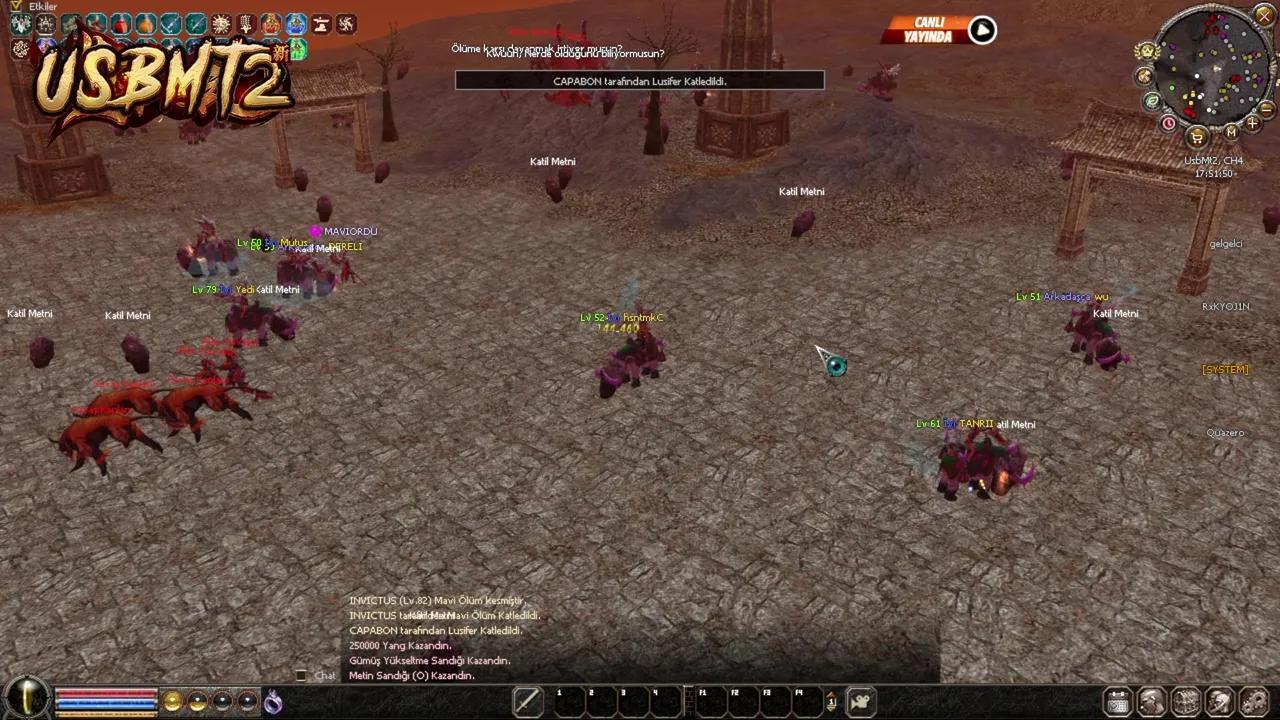Open the settings gears button

(1253, 702)
